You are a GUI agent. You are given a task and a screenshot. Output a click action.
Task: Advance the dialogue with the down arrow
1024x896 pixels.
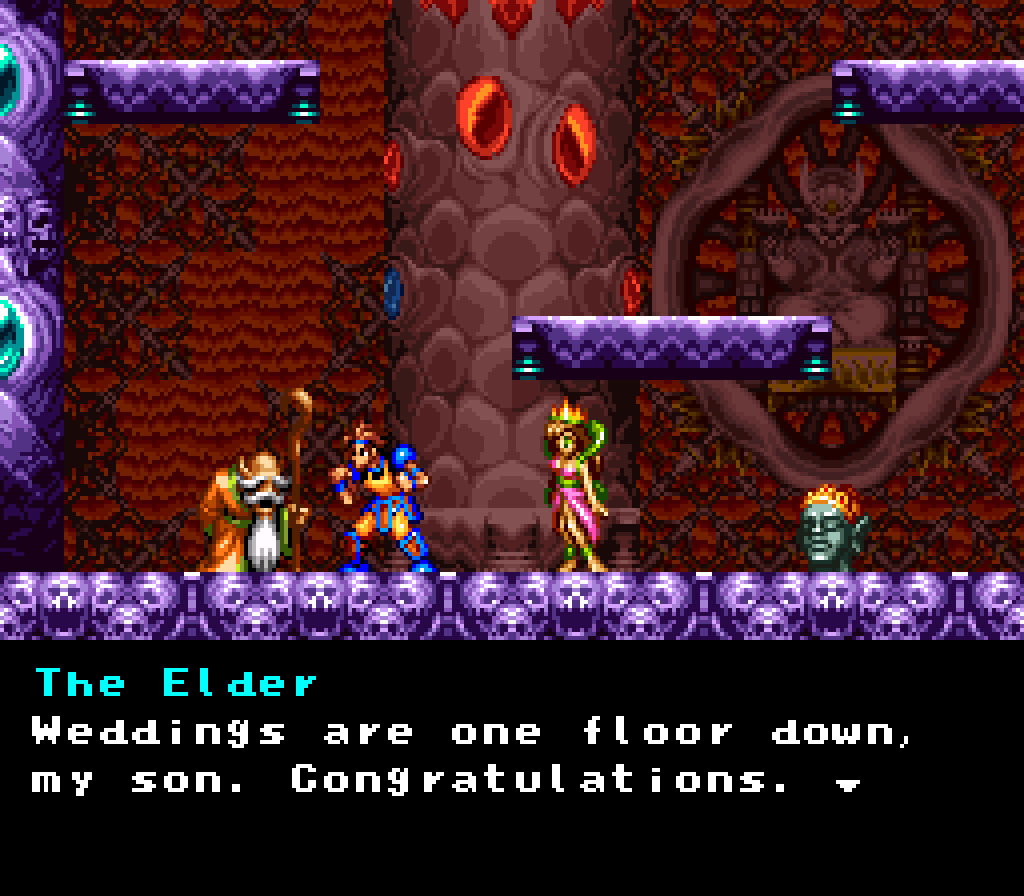point(848,785)
